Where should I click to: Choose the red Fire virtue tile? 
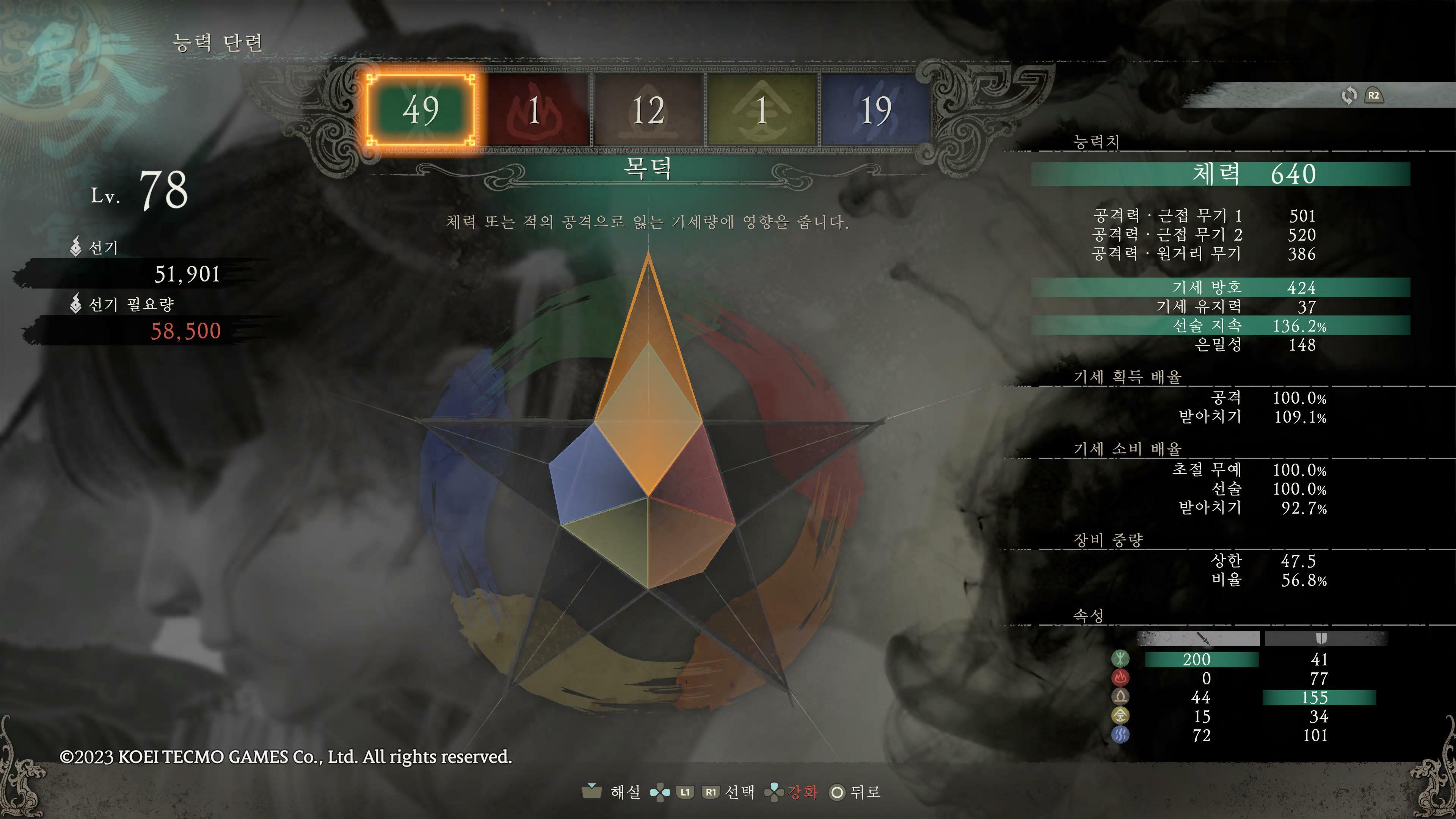535,110
